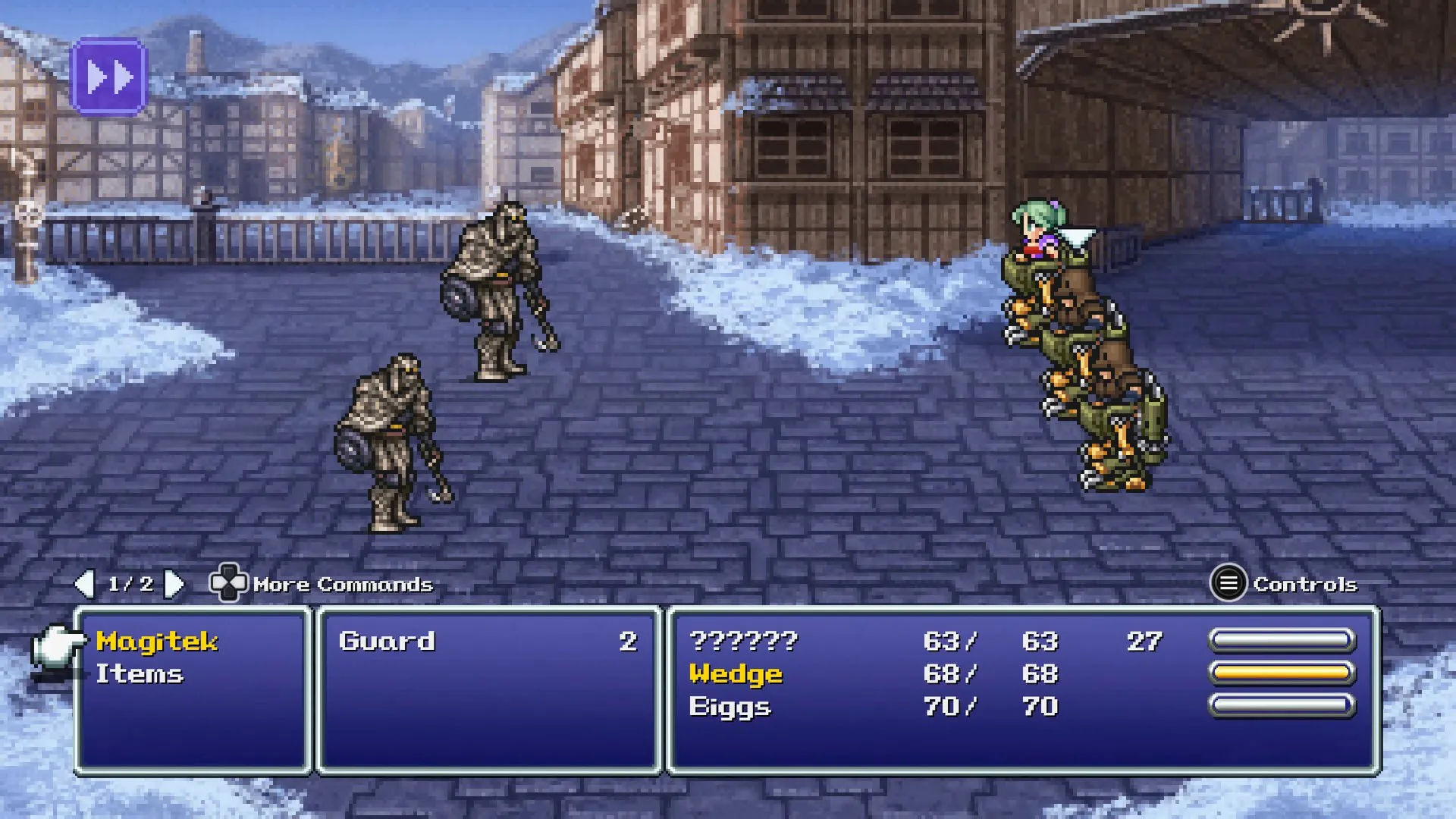1456x819 pixels.
Task: Open the Items command
Action: tap(140, 673)
